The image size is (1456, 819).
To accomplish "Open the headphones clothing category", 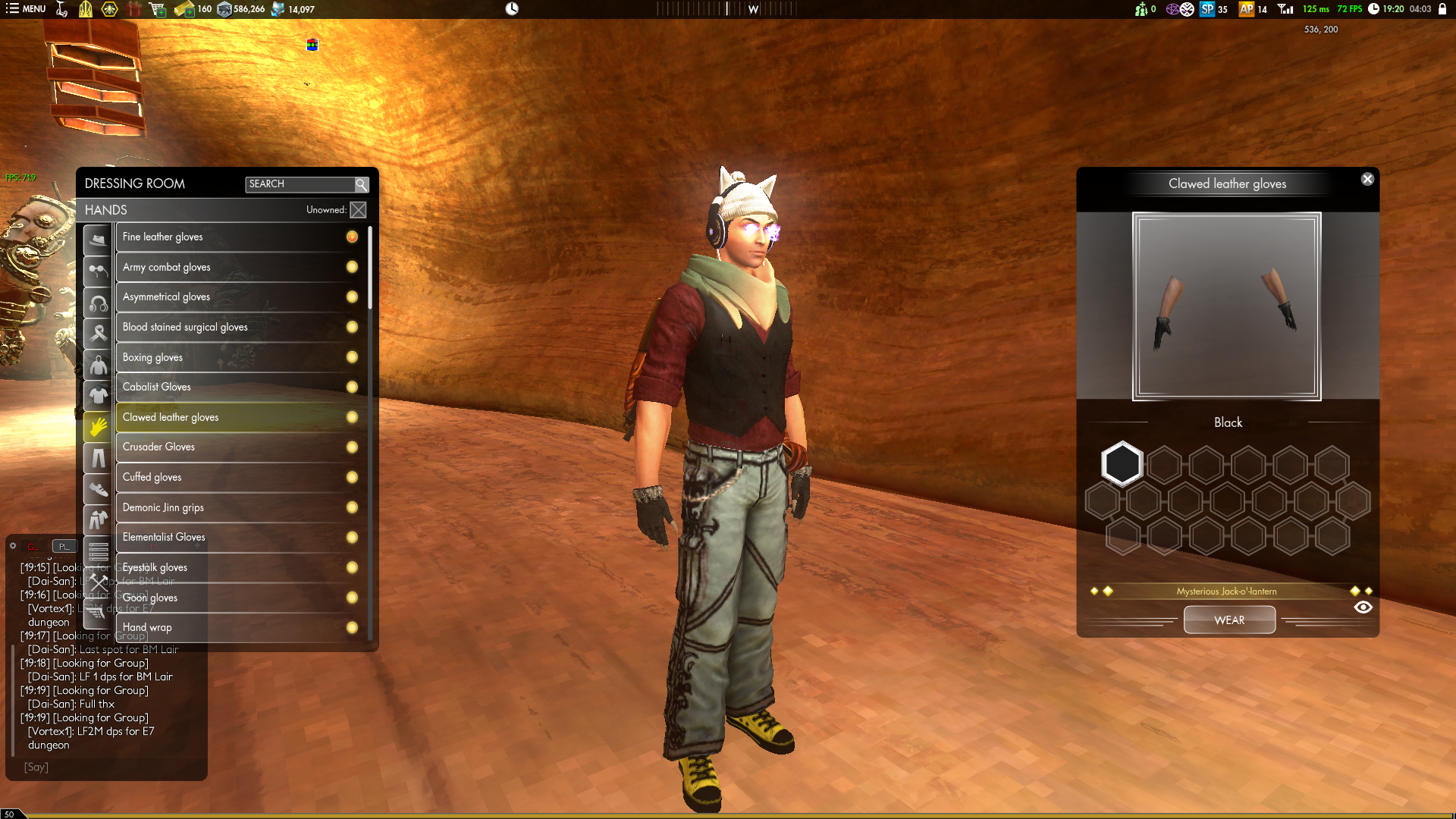I will click(98, 303).
